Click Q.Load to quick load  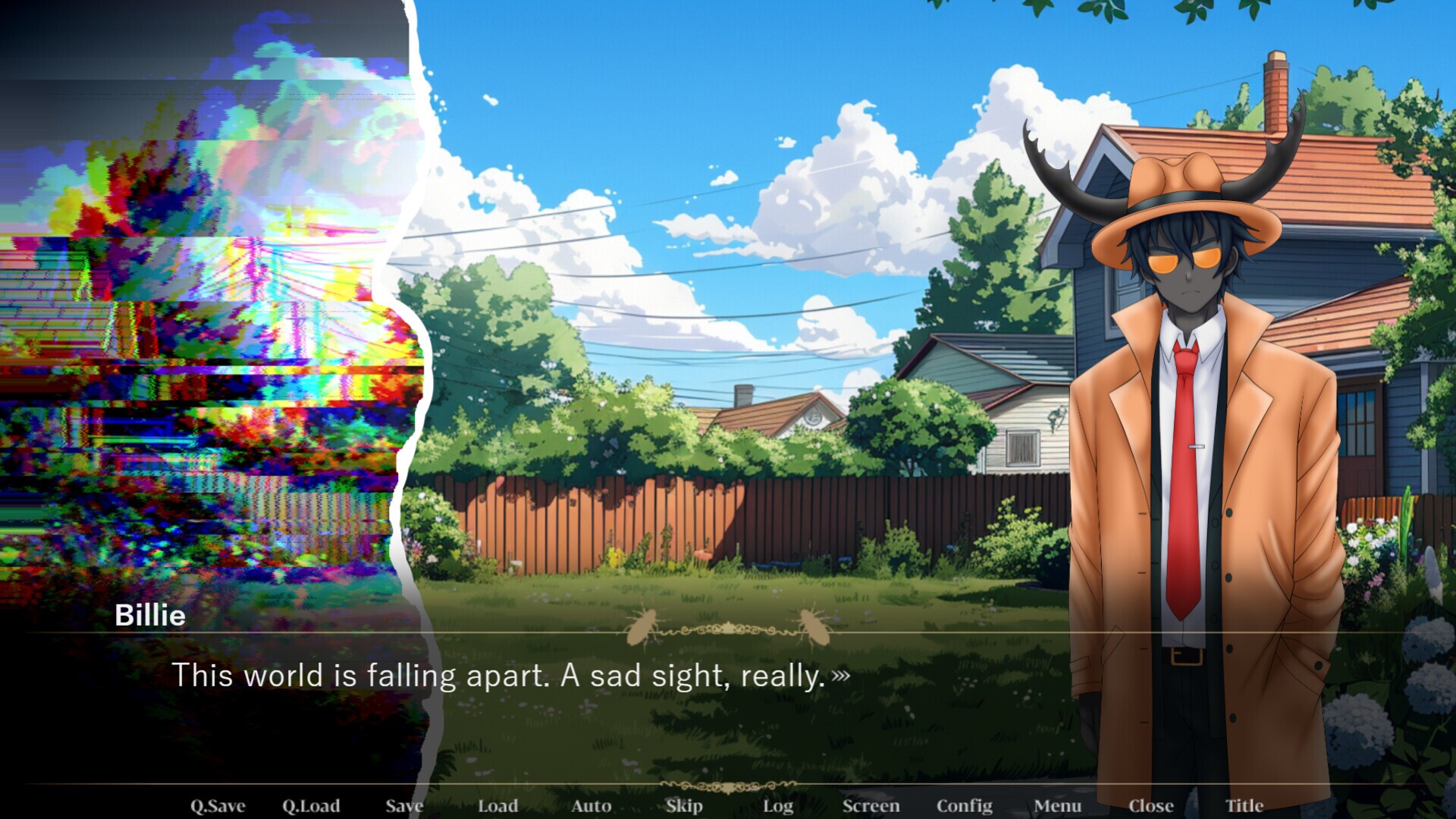point(311,805)
